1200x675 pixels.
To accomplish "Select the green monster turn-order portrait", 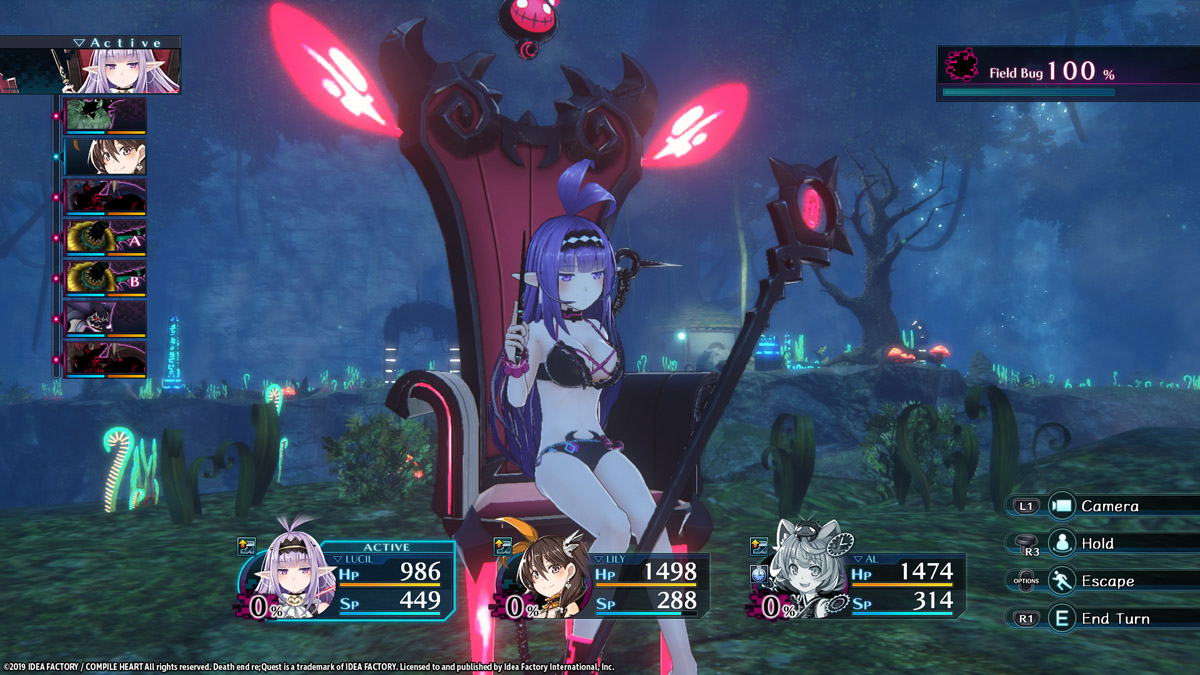I will point(105,116).
